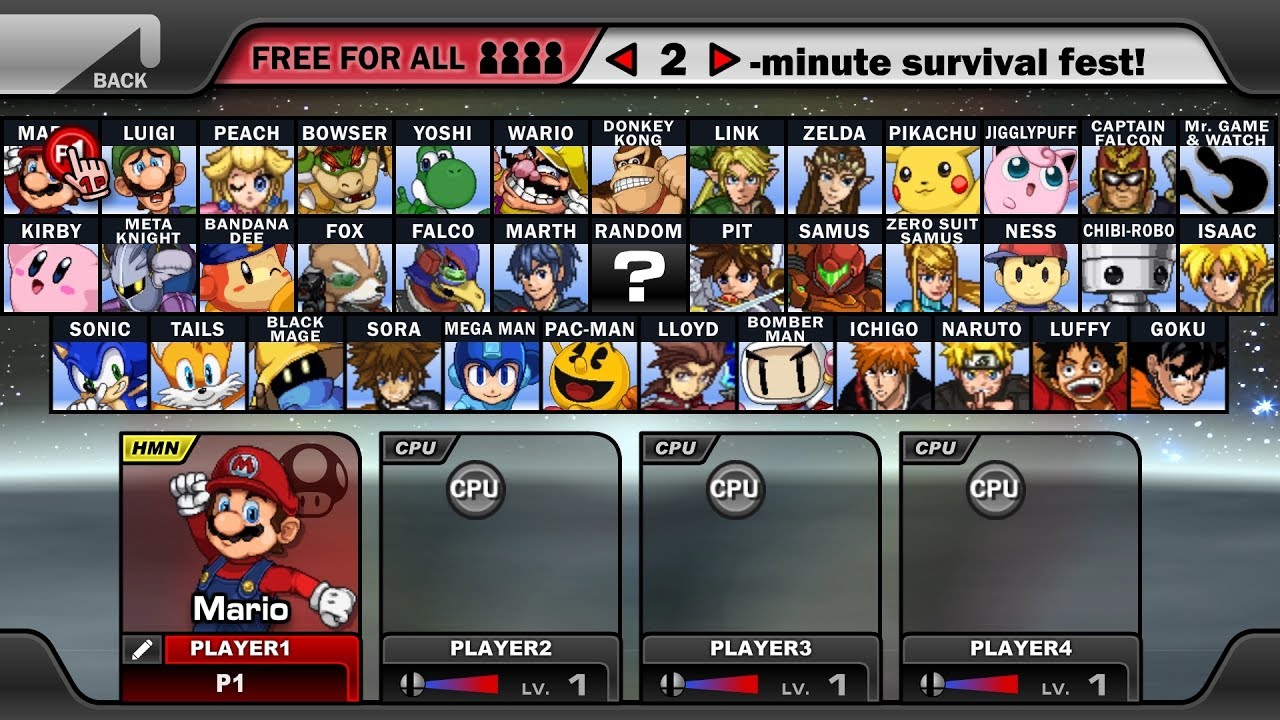Pick Goku from the bottom row
Viewport: 1280px width, 720px height.
(x=1178, y=375)
